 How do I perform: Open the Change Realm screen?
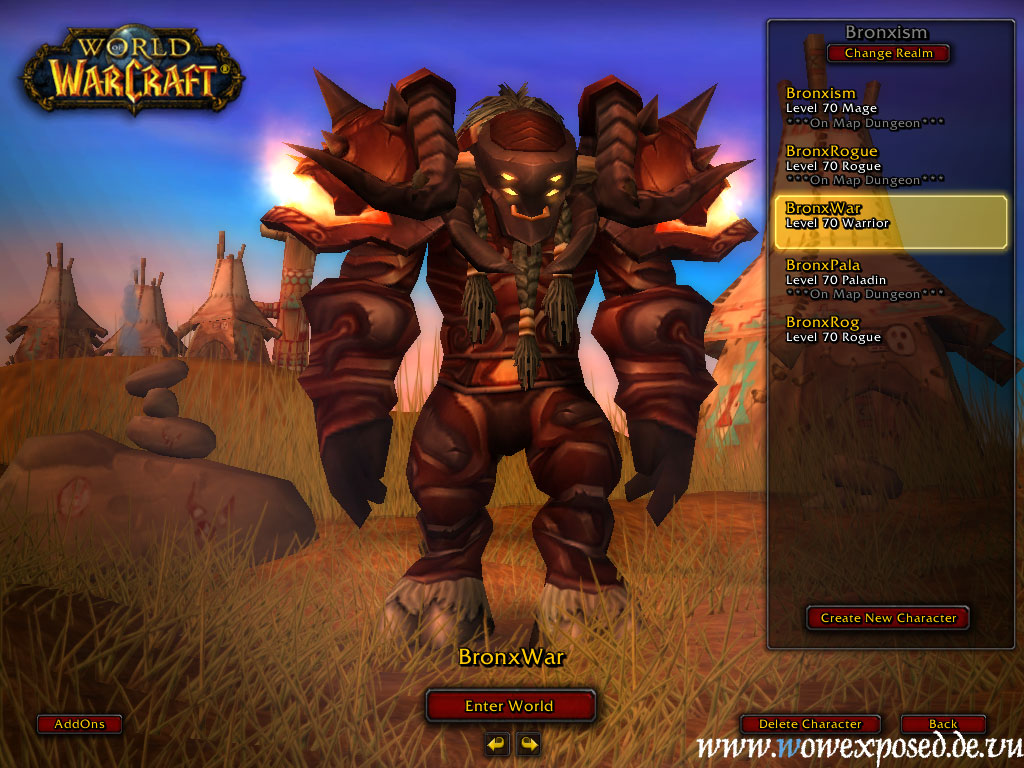click(x=888, y=53)
